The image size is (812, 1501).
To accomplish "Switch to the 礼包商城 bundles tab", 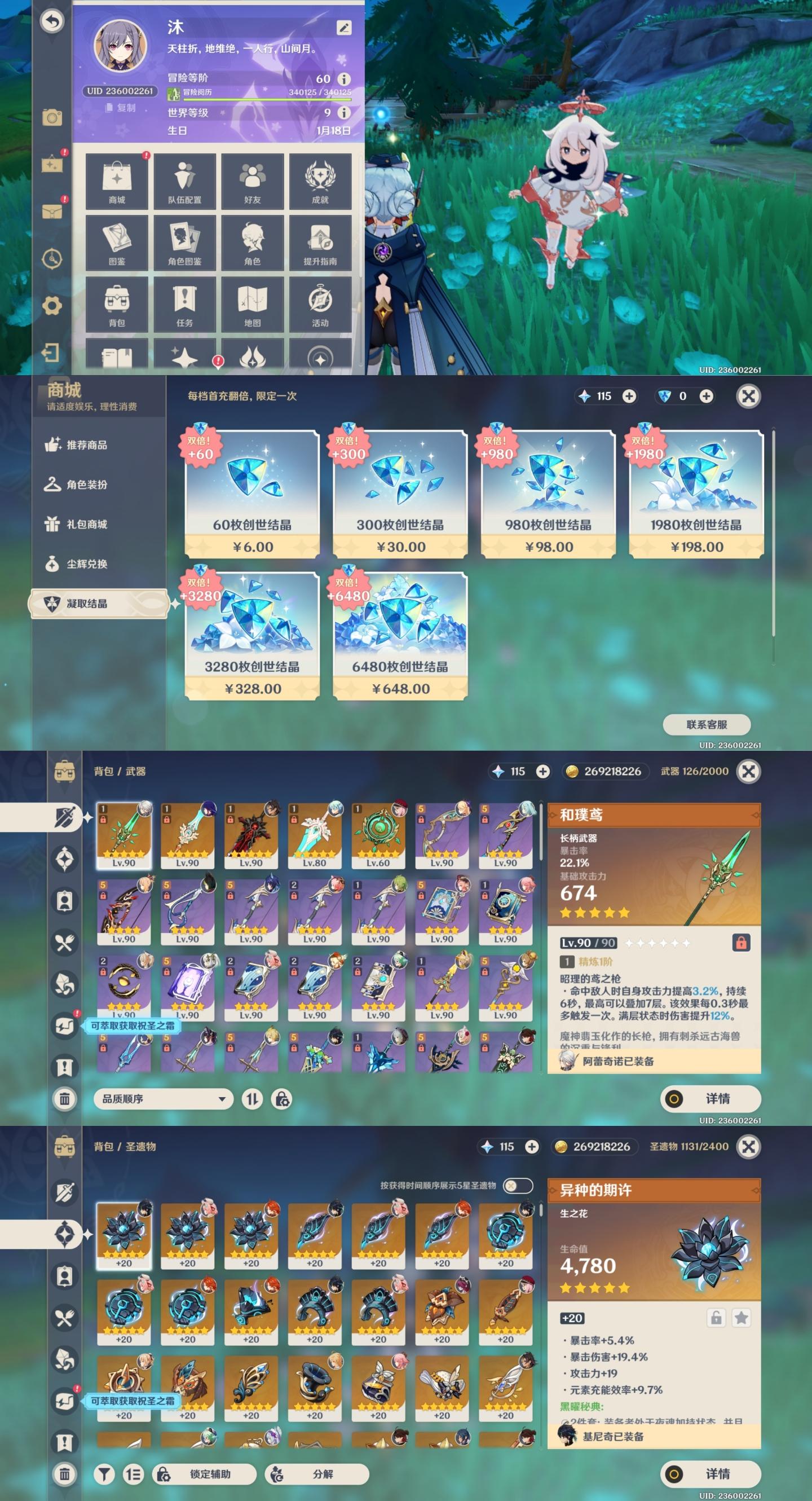I will [86, 525].
